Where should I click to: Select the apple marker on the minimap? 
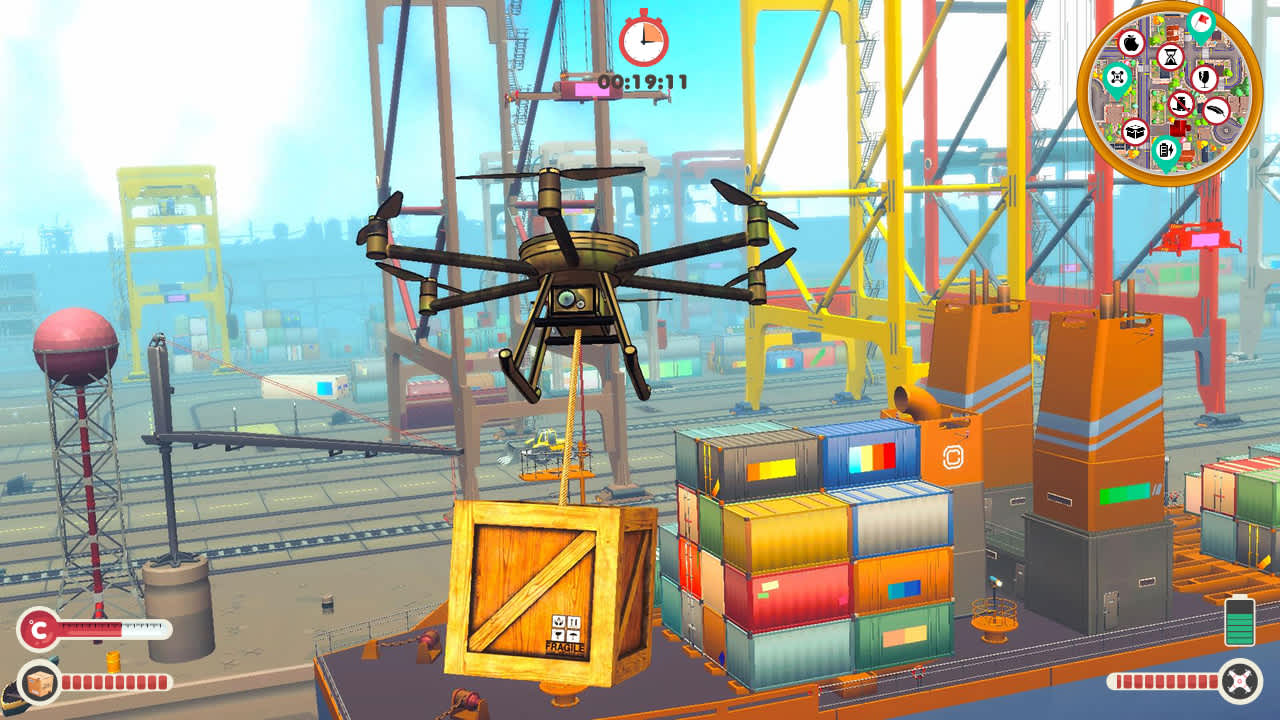tap(1131, 43)
